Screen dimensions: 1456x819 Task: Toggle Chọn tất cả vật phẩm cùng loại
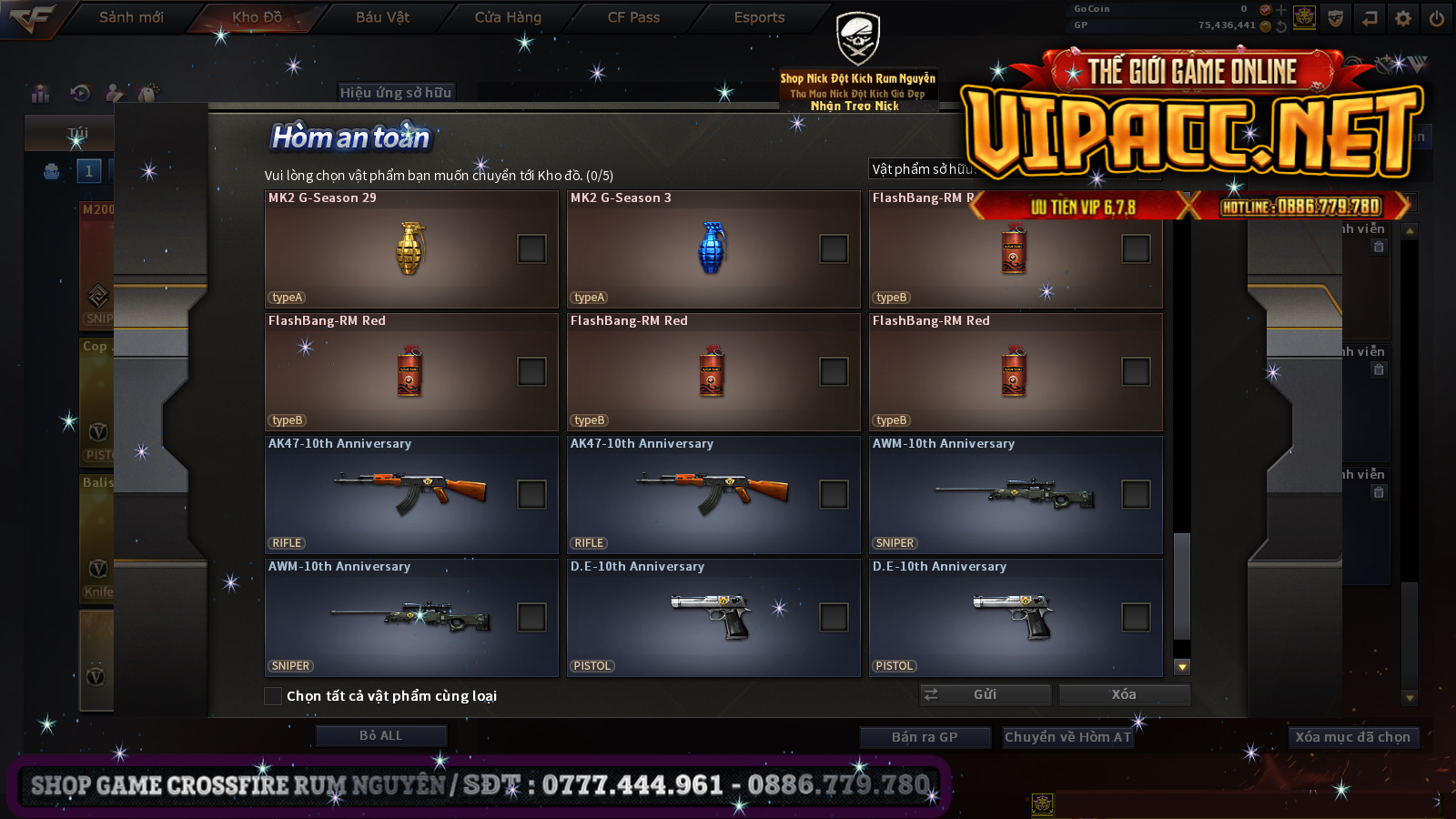[x=273, y=696]
